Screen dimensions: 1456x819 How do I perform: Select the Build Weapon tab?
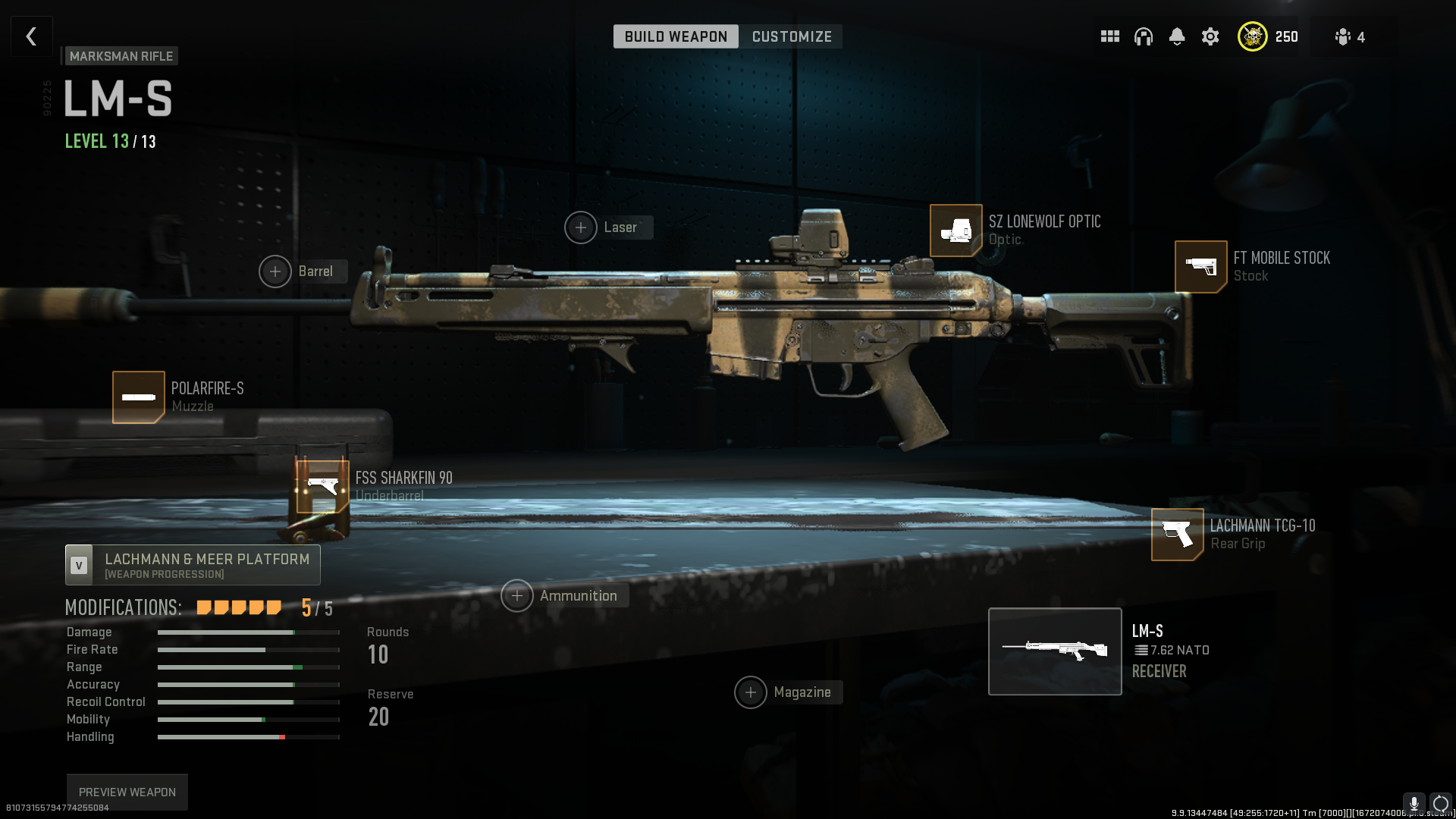coord(675,36)
